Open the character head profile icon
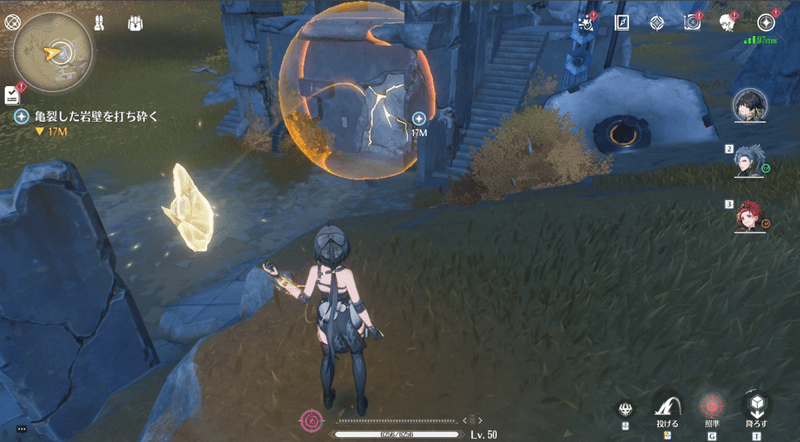Screen dimensions: 800x442 728,22
